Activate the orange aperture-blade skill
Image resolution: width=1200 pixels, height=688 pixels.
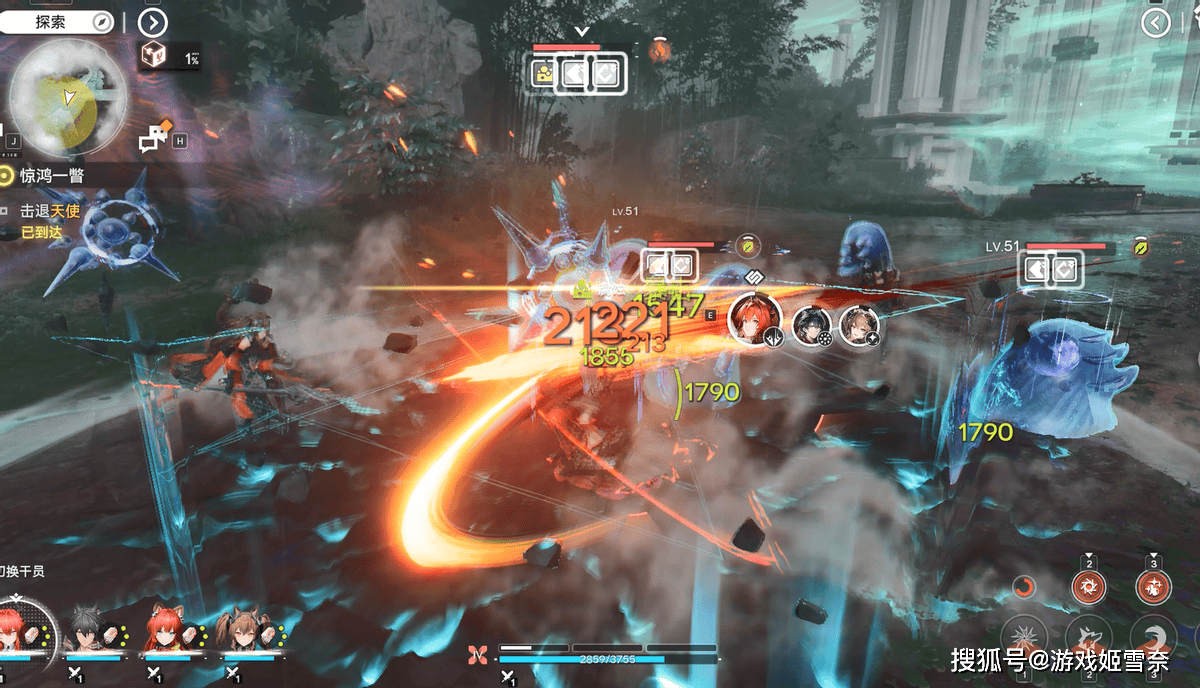pyautogui.click(x=1089, y=588)
